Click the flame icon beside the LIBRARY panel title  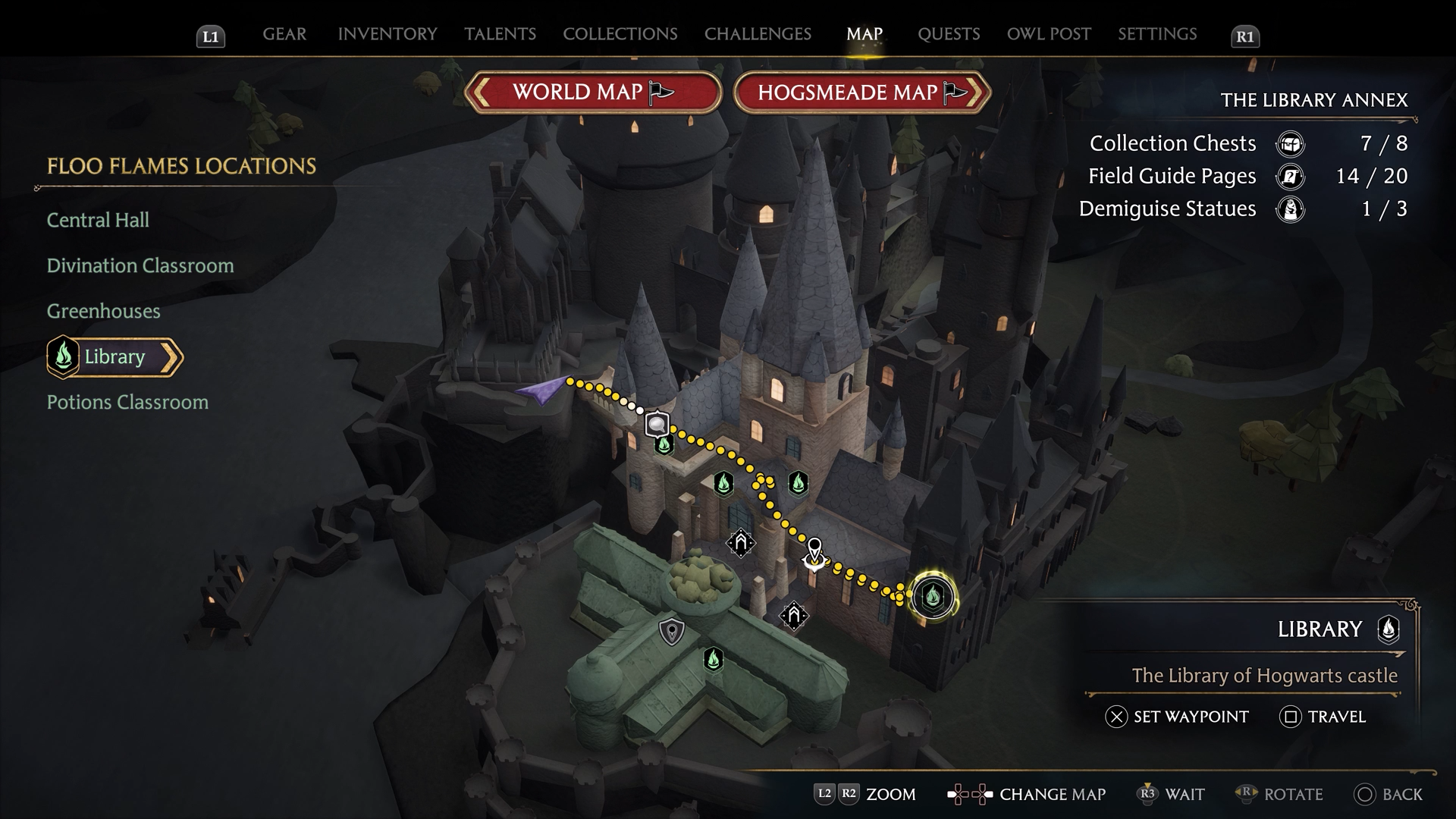[1390, 629]
